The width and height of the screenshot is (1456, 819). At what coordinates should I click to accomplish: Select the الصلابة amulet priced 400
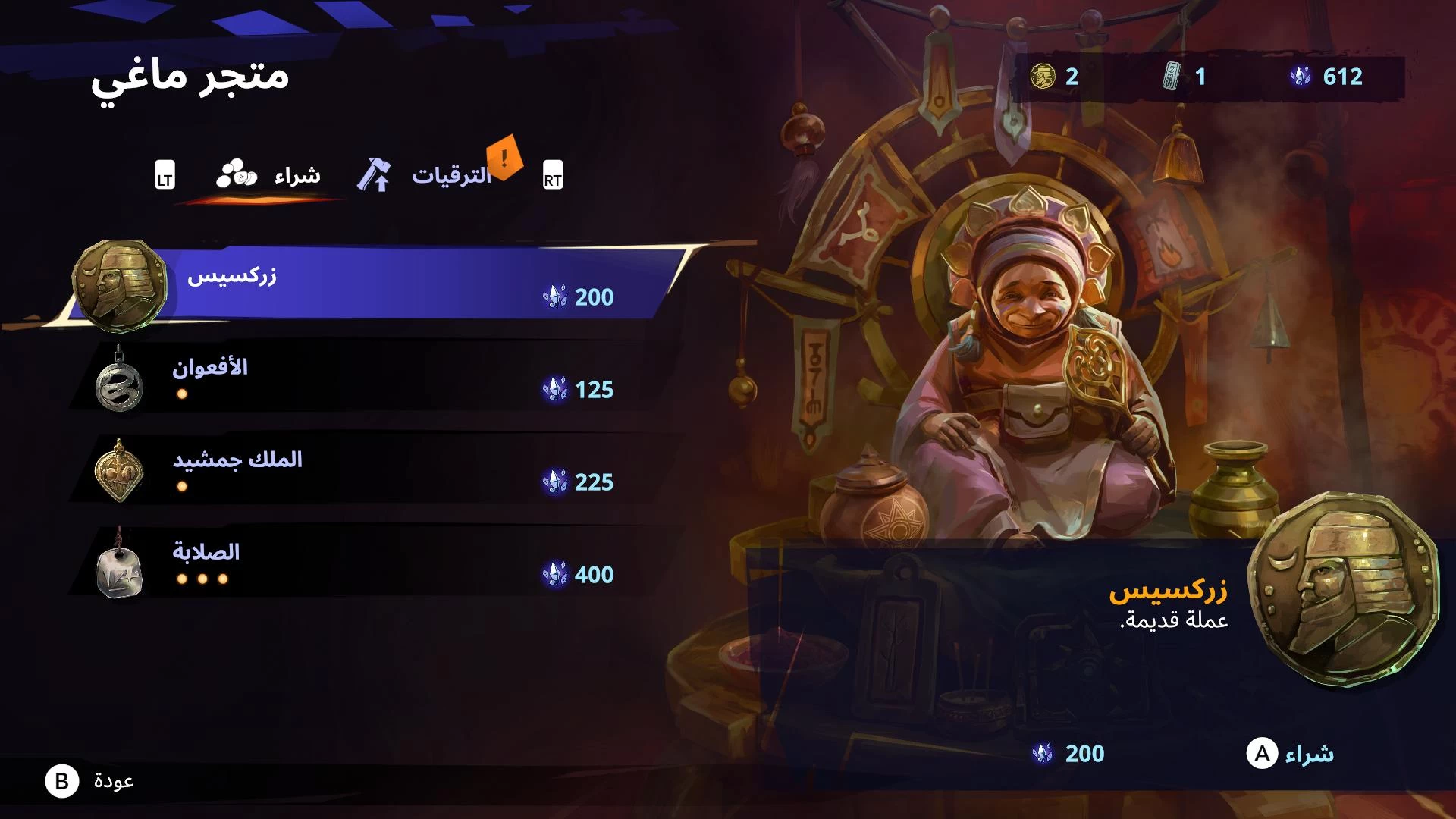[364, 563]
